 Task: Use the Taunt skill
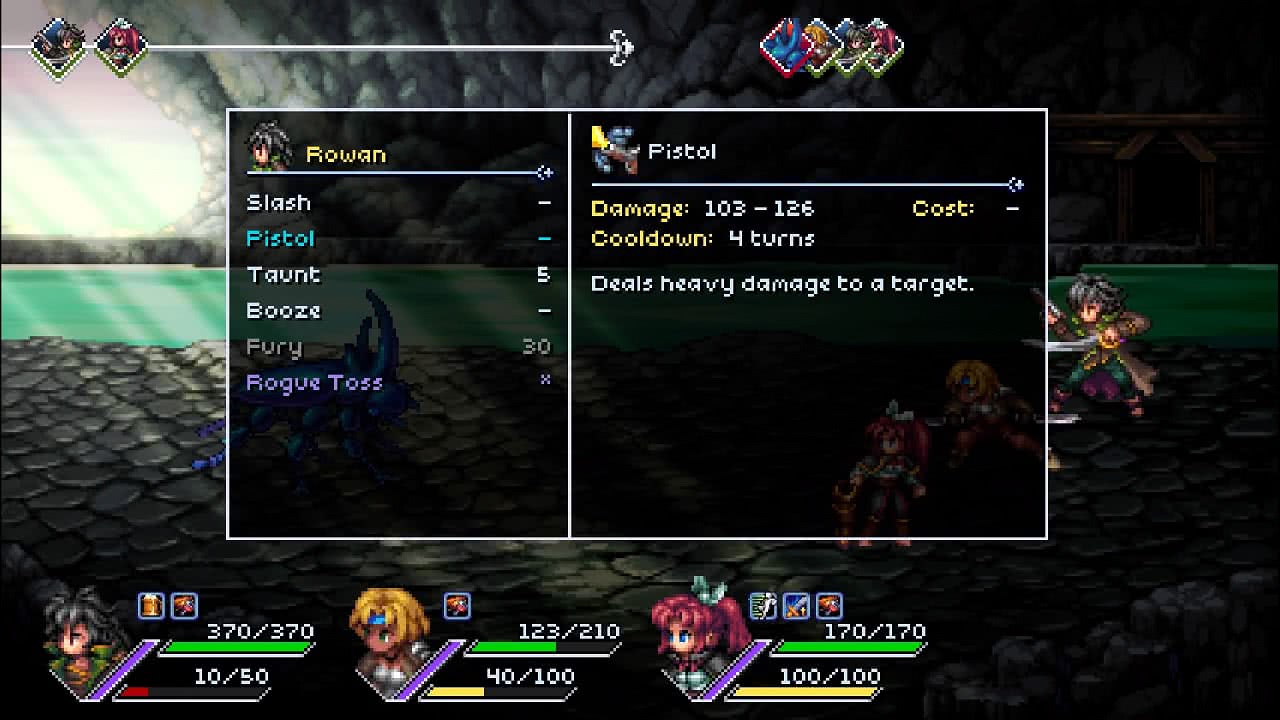tap(284, 275)
